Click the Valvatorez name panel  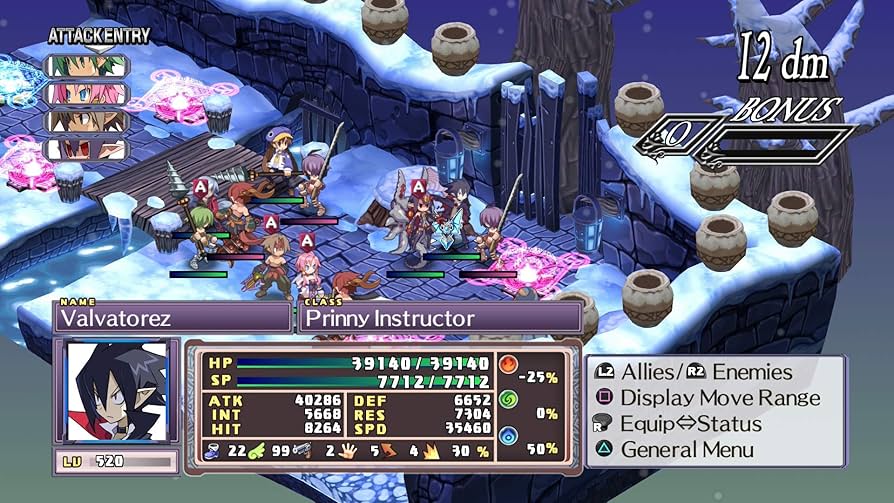pyautogui.click(x=172, y=318)
